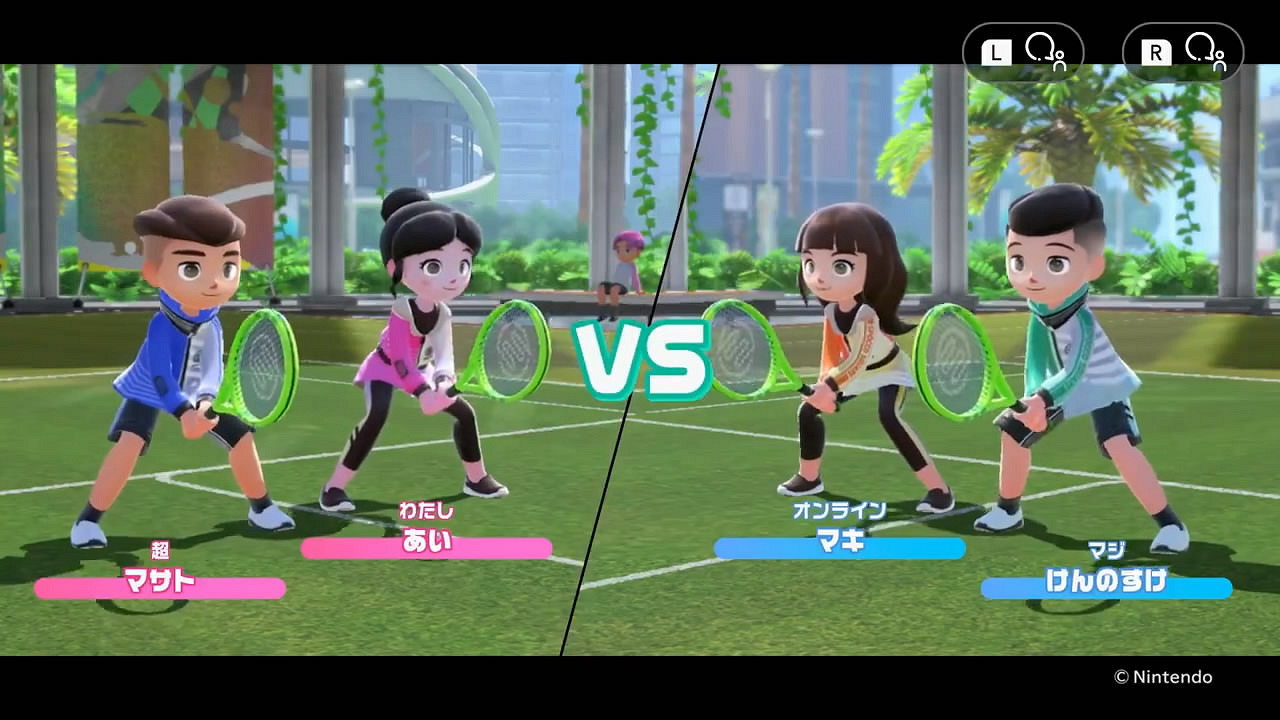Expand Maki's オンライン status label
This screenshot has width=1280, height=720.
[840, 510]
